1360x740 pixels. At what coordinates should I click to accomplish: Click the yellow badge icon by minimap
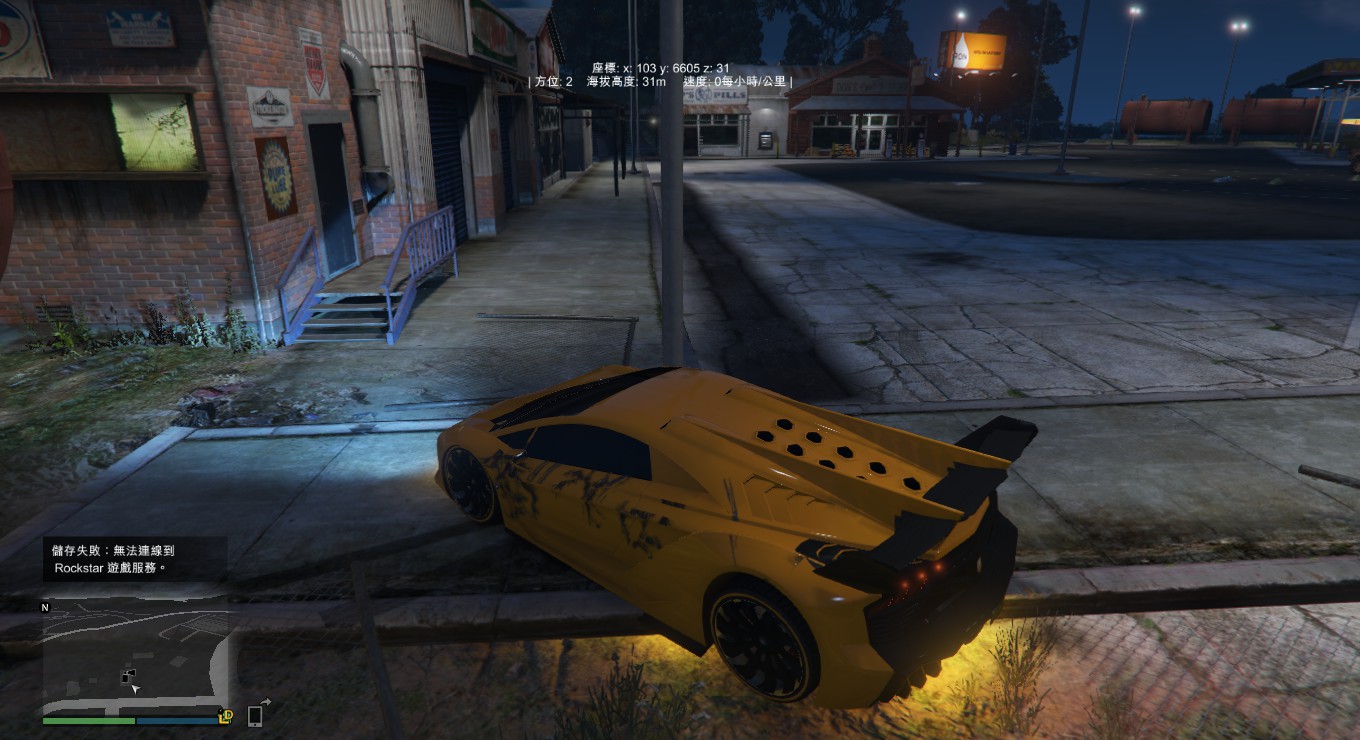[x=226, y=715]
